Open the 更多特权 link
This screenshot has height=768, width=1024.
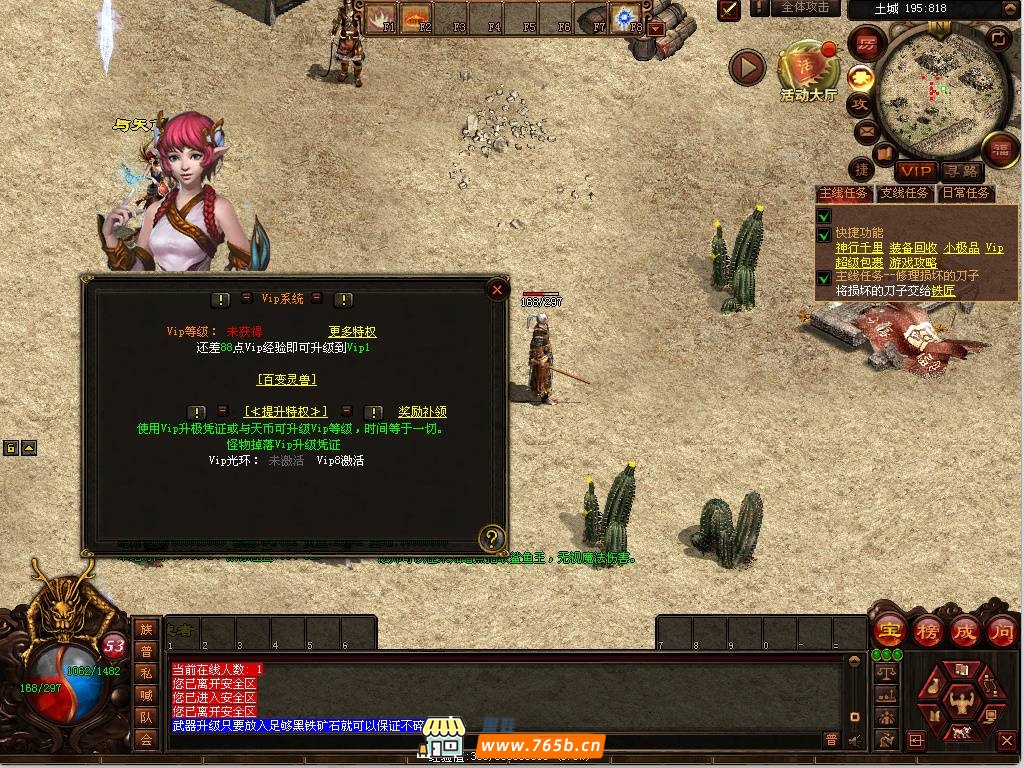pos(352,331)
